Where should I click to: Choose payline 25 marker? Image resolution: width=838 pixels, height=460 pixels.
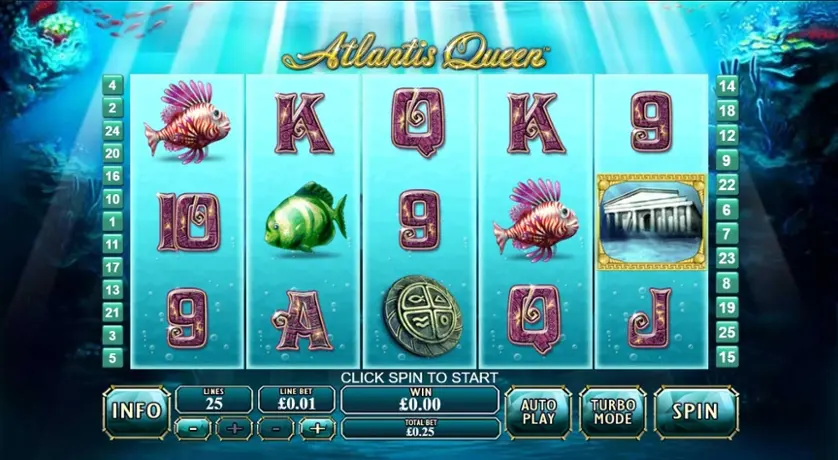[x=727, y=331]
